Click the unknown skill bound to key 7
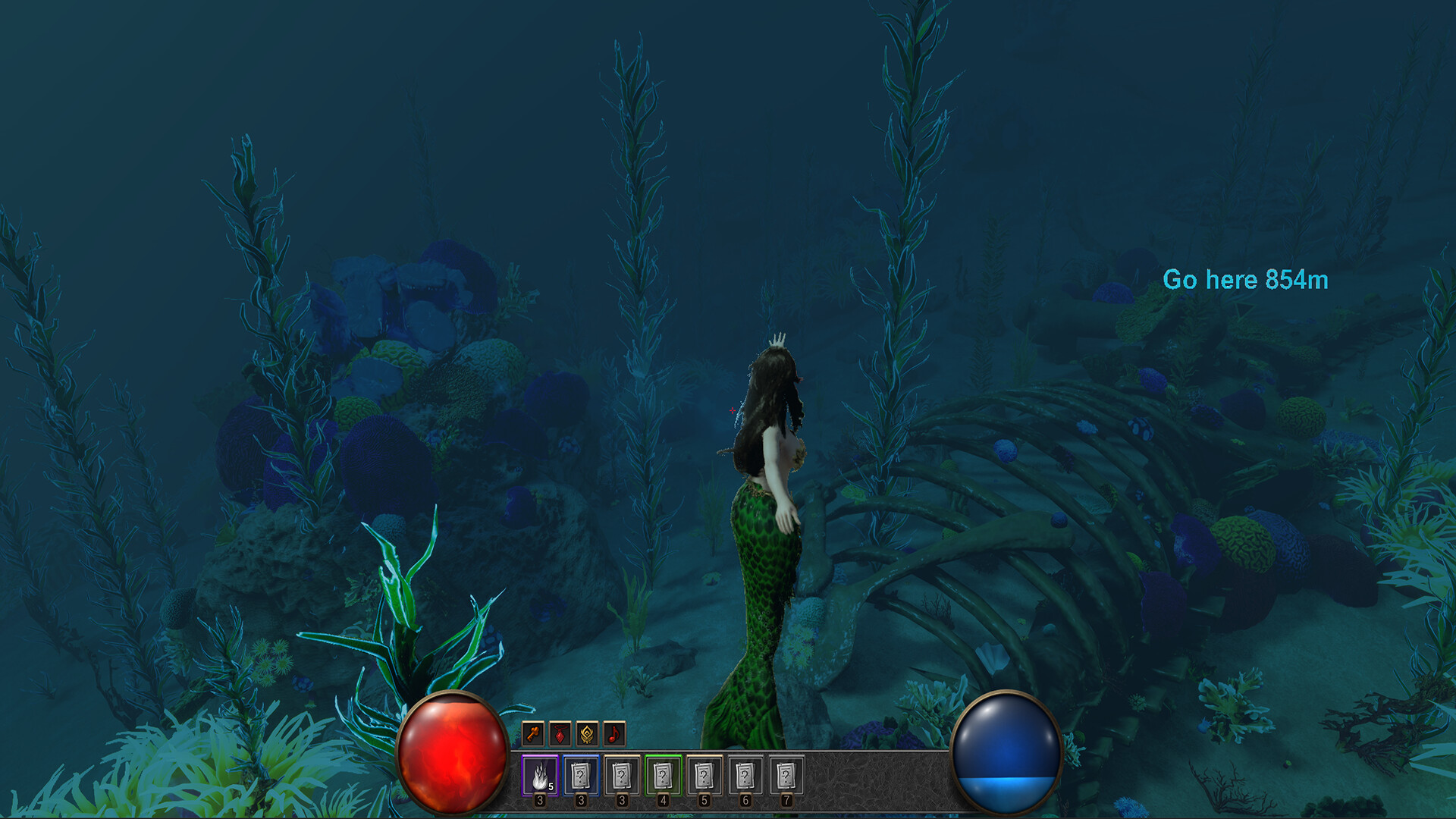The height and width of the screenshot is (819, 1456). tap(787, 775)
